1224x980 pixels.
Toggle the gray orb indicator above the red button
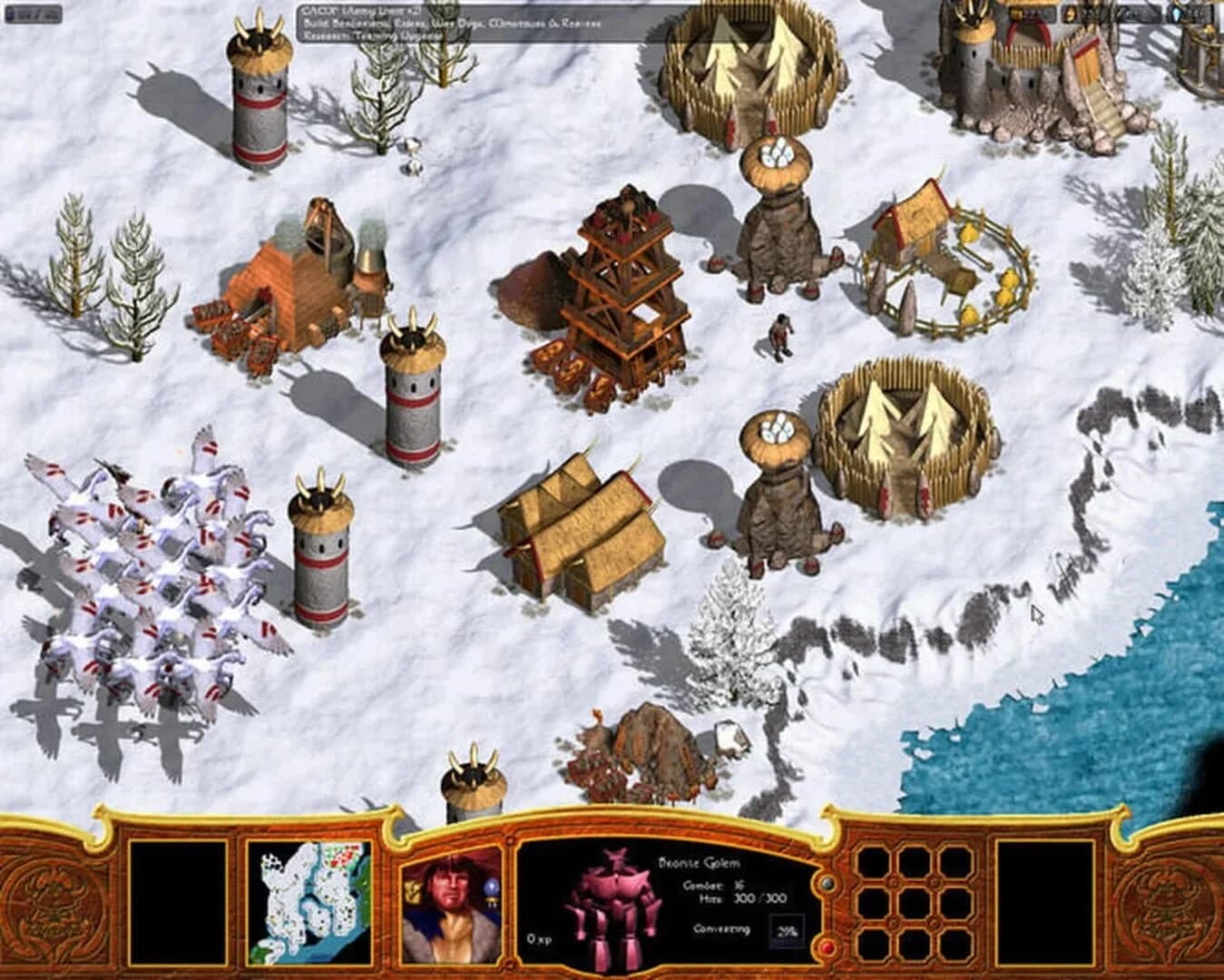(x=826, y=882)
